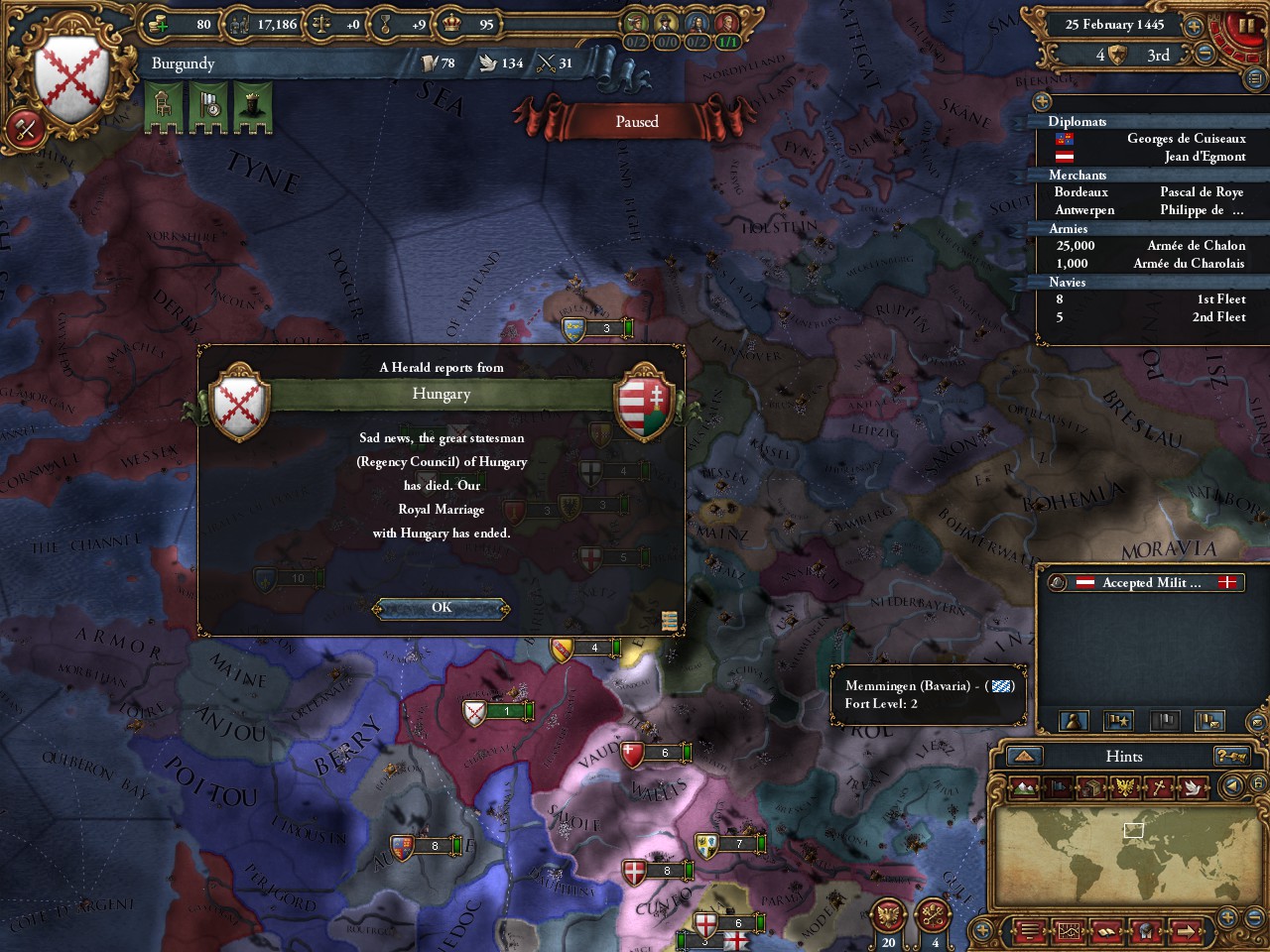Viewport: 1270px width, 952px height.
Task: Select the diplomacy mapmode dove icon
Action: tap(1192, 786)
